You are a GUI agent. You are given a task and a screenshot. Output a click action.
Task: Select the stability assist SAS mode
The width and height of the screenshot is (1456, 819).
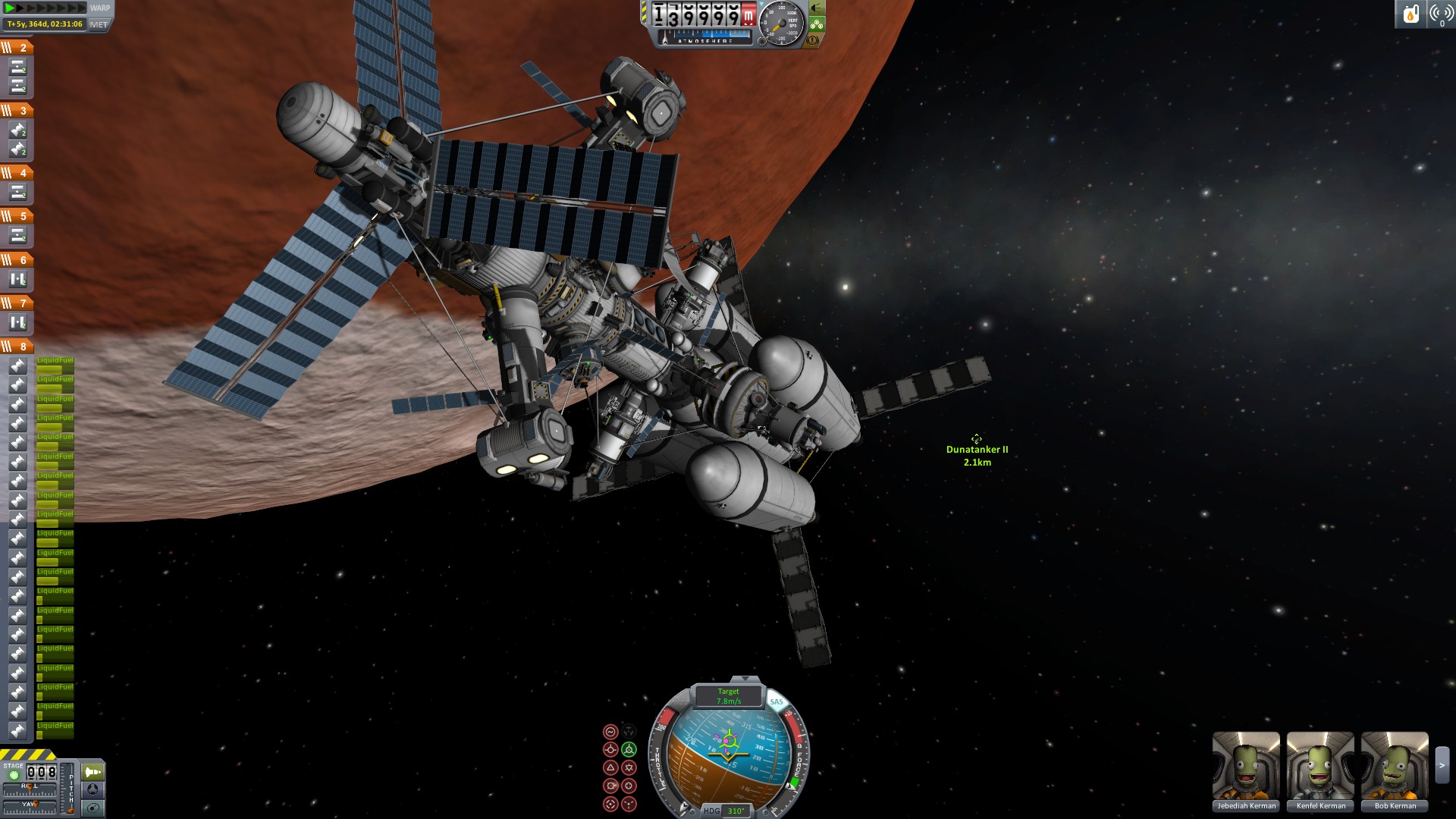pos(610,732)
